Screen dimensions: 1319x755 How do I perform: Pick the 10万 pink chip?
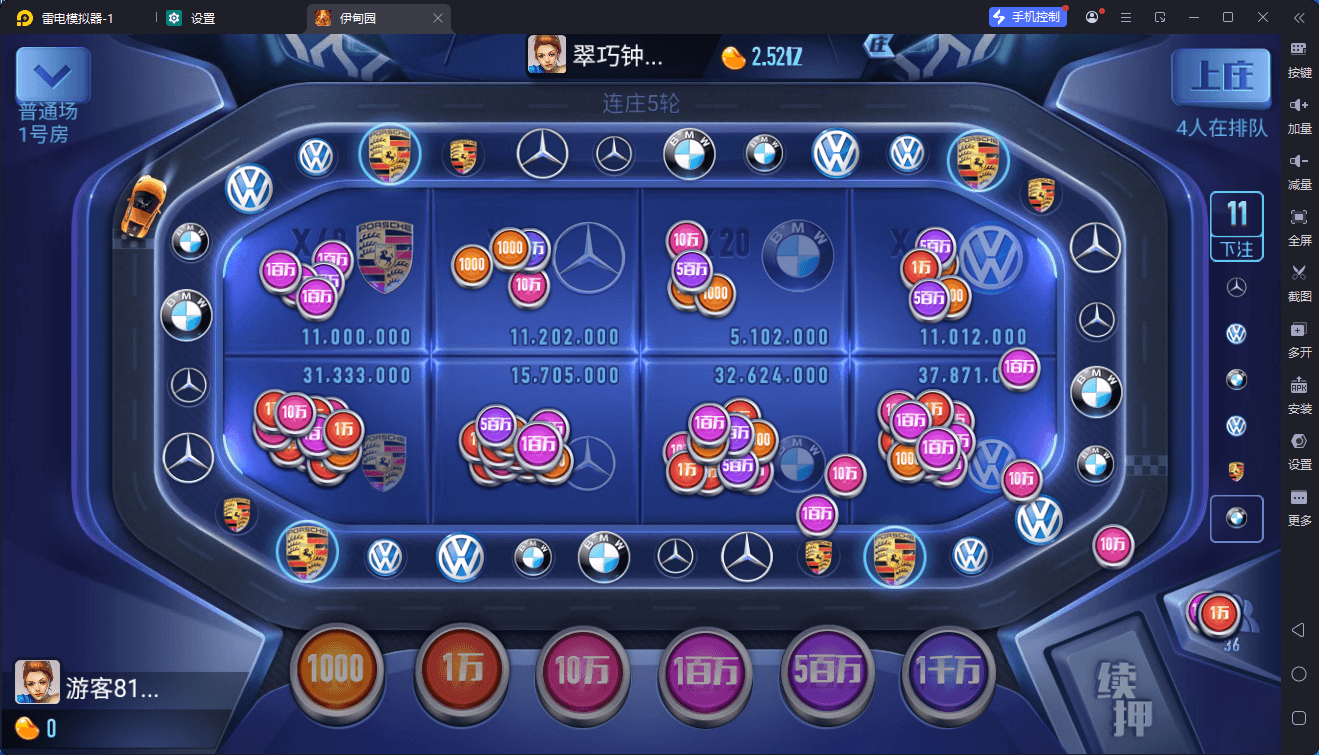583,670
